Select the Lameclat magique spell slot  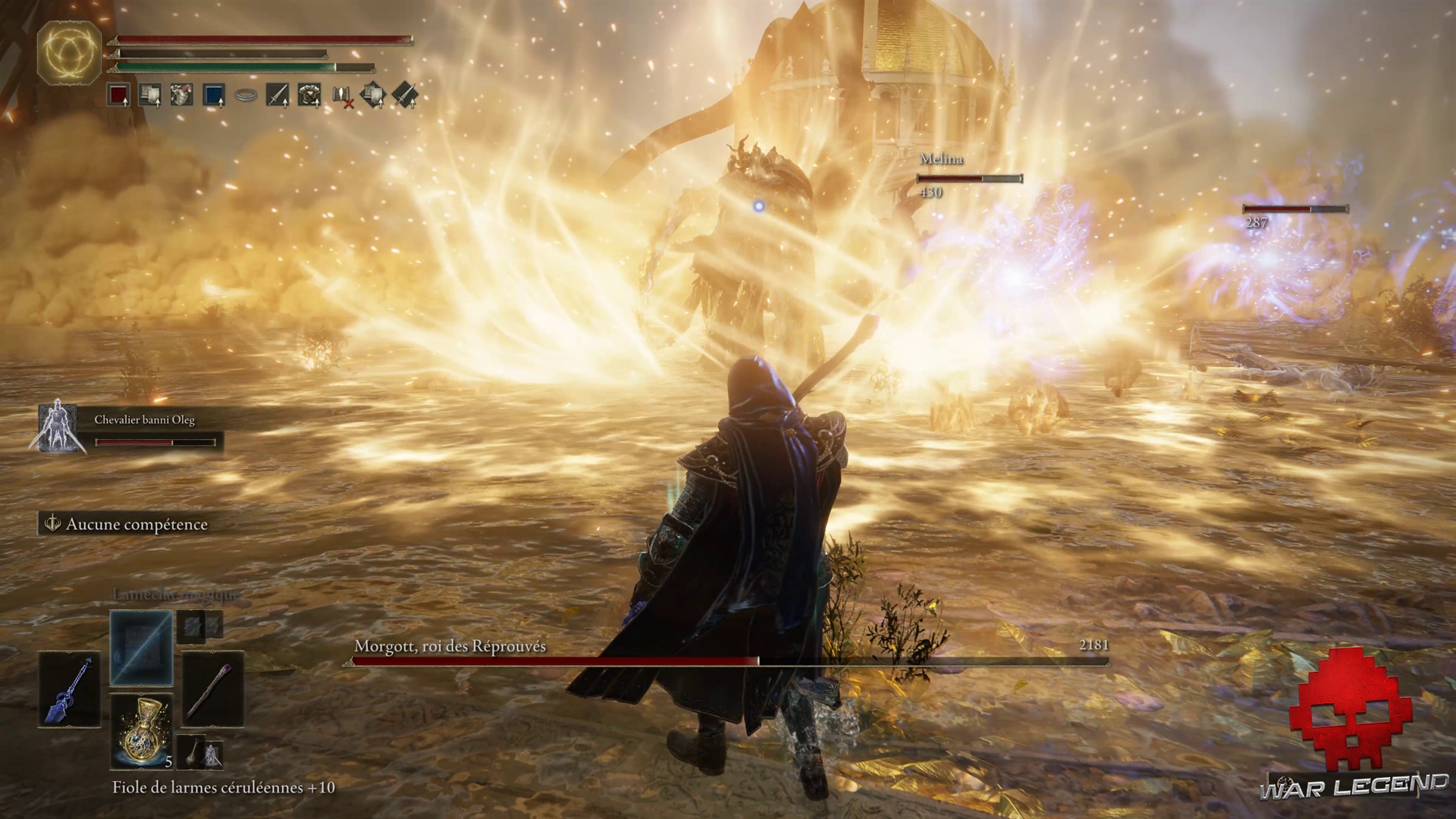click(x=141, y=648)
